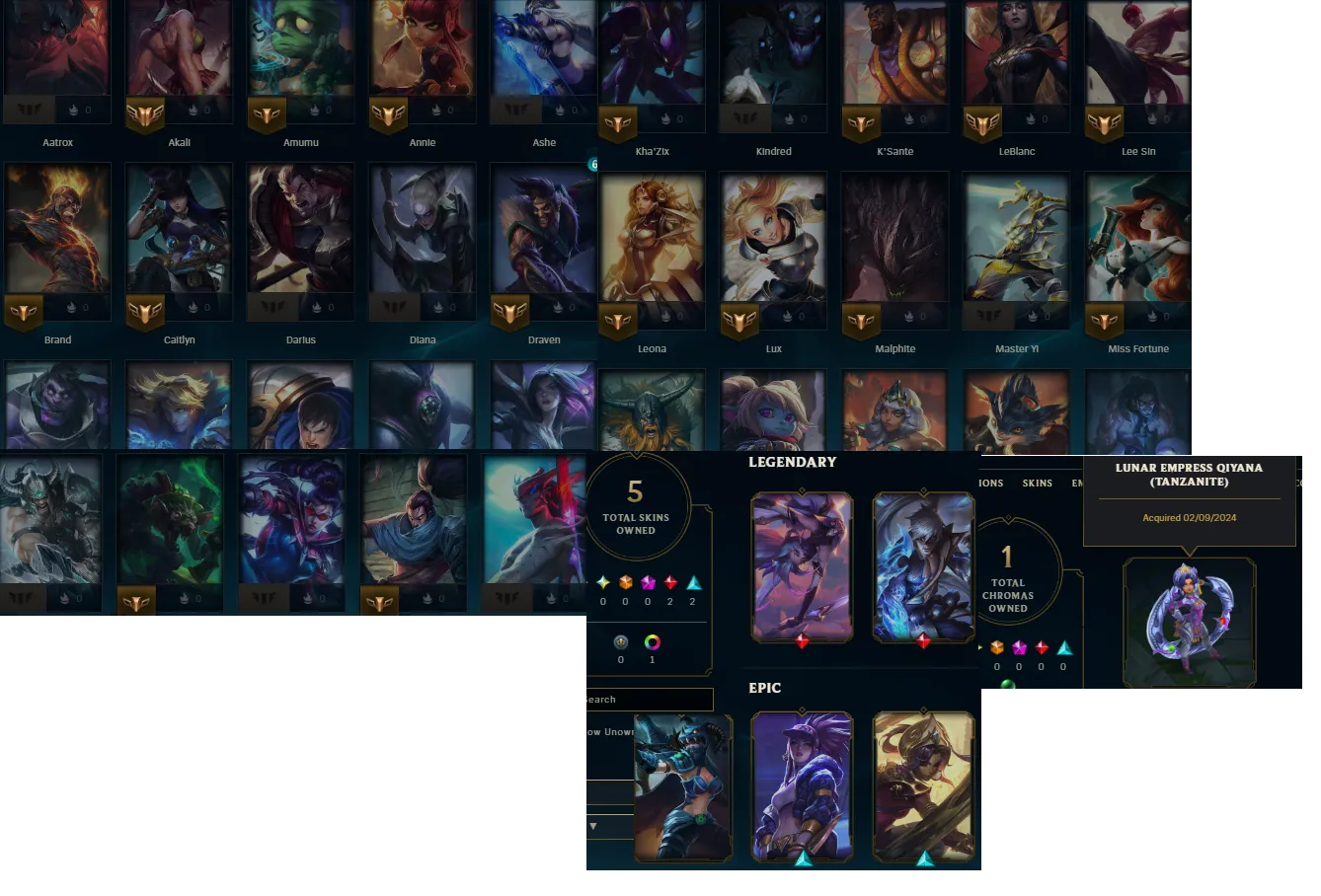The width and height of the screenshot is (1321, 896).
Task: Click the gold mastery crest under Akali
Action: tap(146, 113)
